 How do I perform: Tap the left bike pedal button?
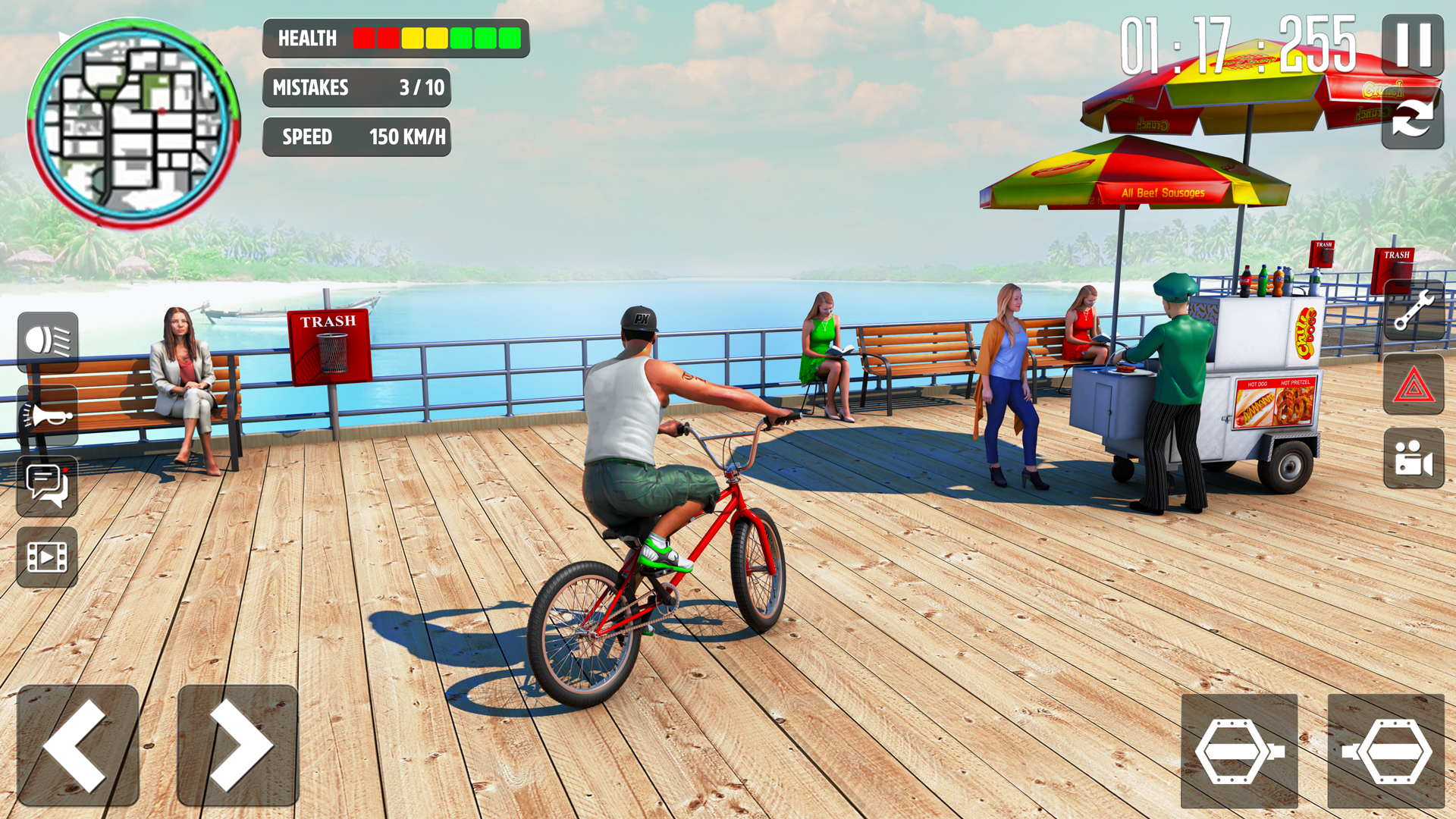tap(1239, 751)
